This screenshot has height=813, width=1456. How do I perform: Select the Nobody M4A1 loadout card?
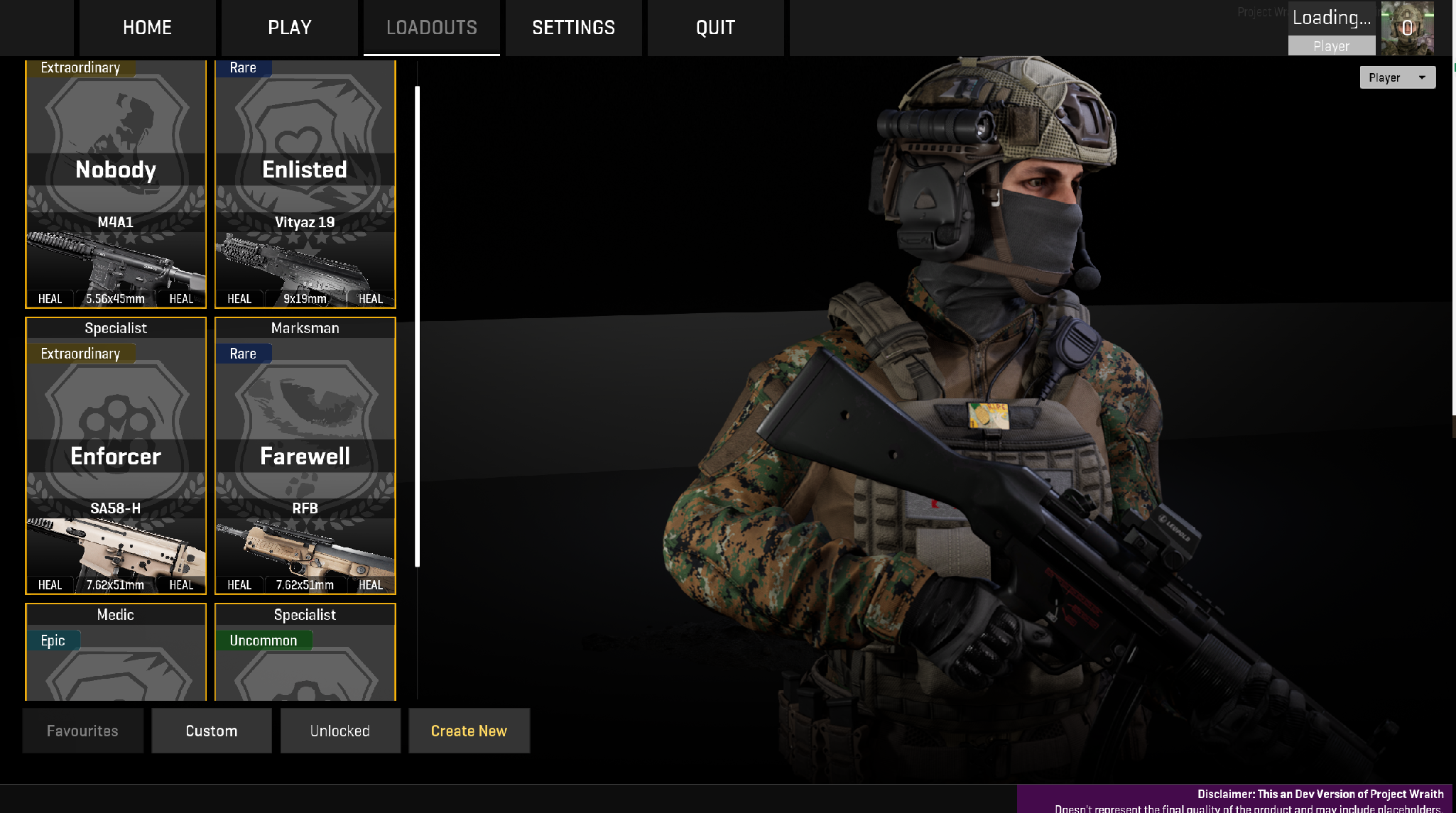click(116, 183)
